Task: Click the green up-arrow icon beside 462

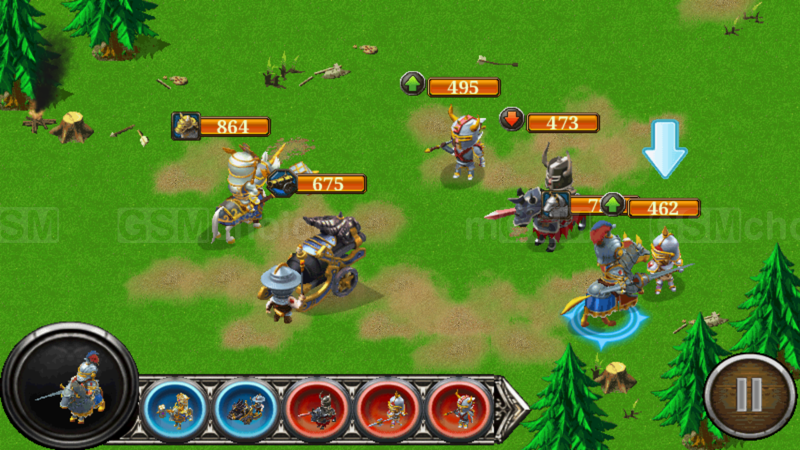Action: click(612, 206)
